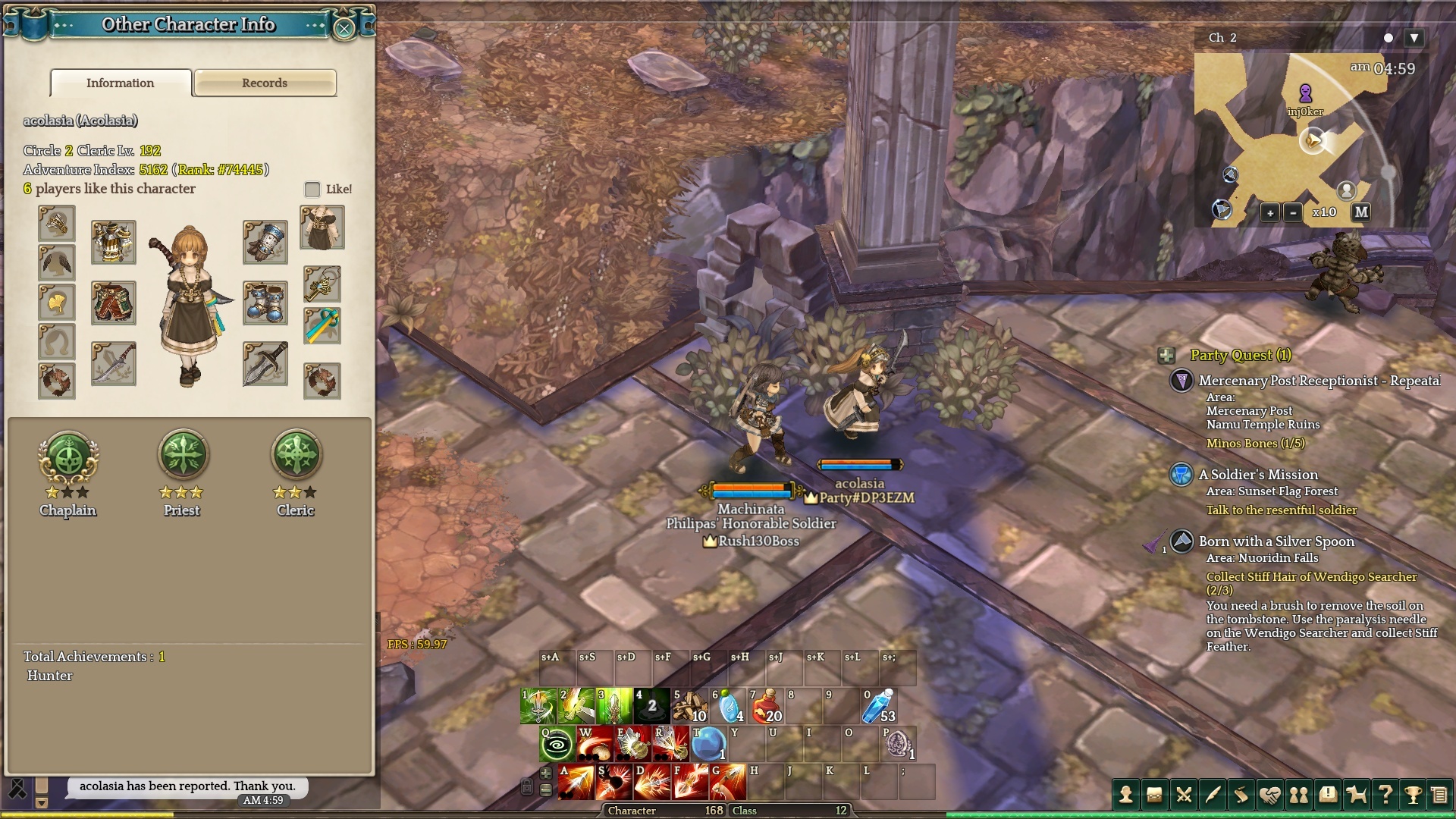1456x819 pixels.
Task: Click the red armor equipment slot
Action: tap(114, 303)
